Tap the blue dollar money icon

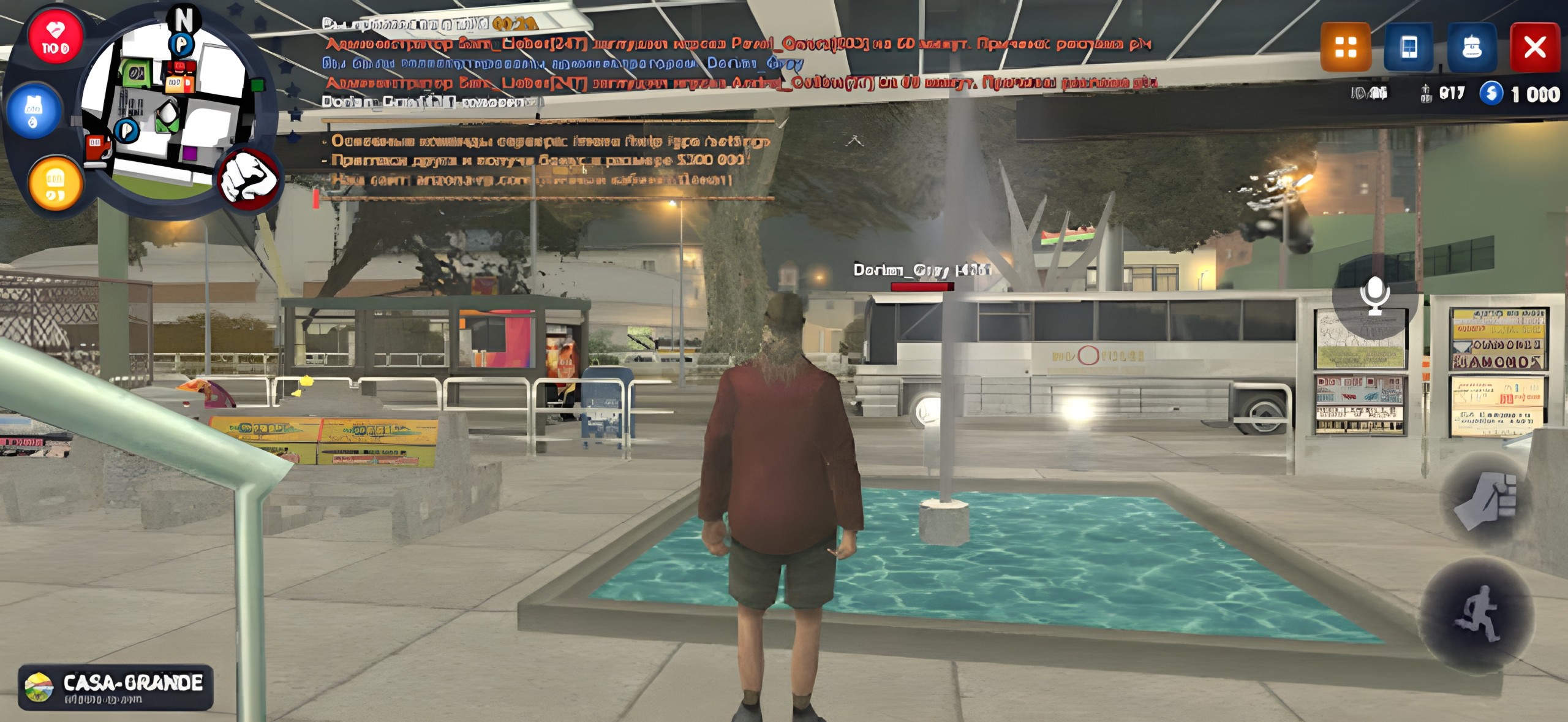[1491, 94]
